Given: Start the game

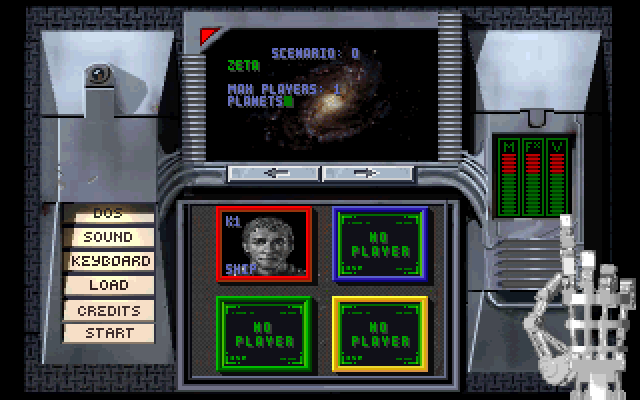Looking at the screenshot, I should (x=108, y=333).
